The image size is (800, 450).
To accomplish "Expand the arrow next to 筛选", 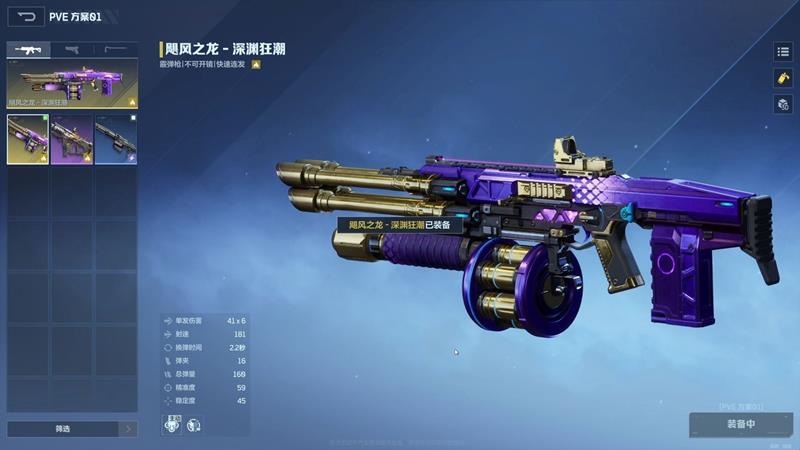I will pos(128,428).
